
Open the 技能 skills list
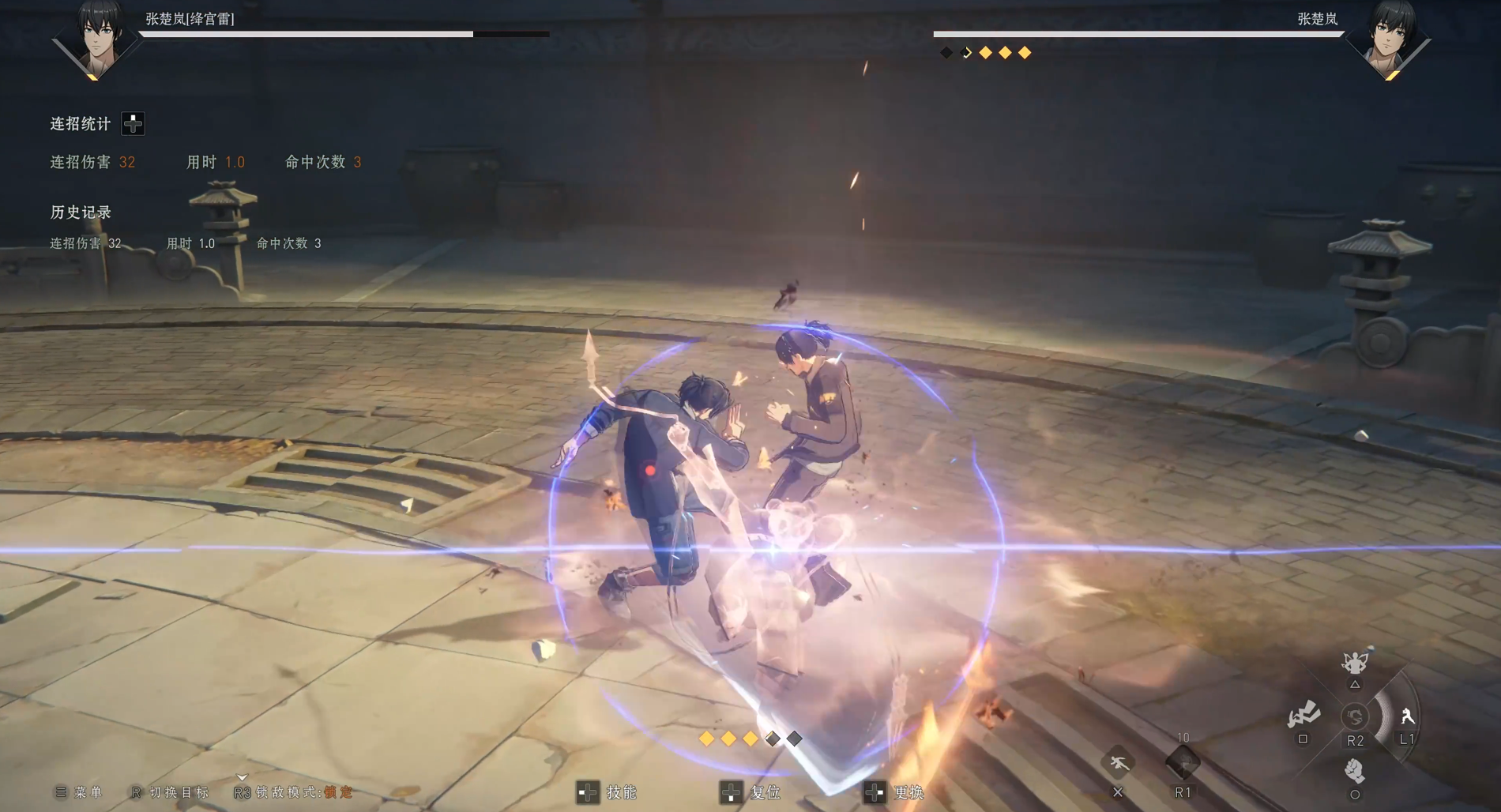(608, 792)
